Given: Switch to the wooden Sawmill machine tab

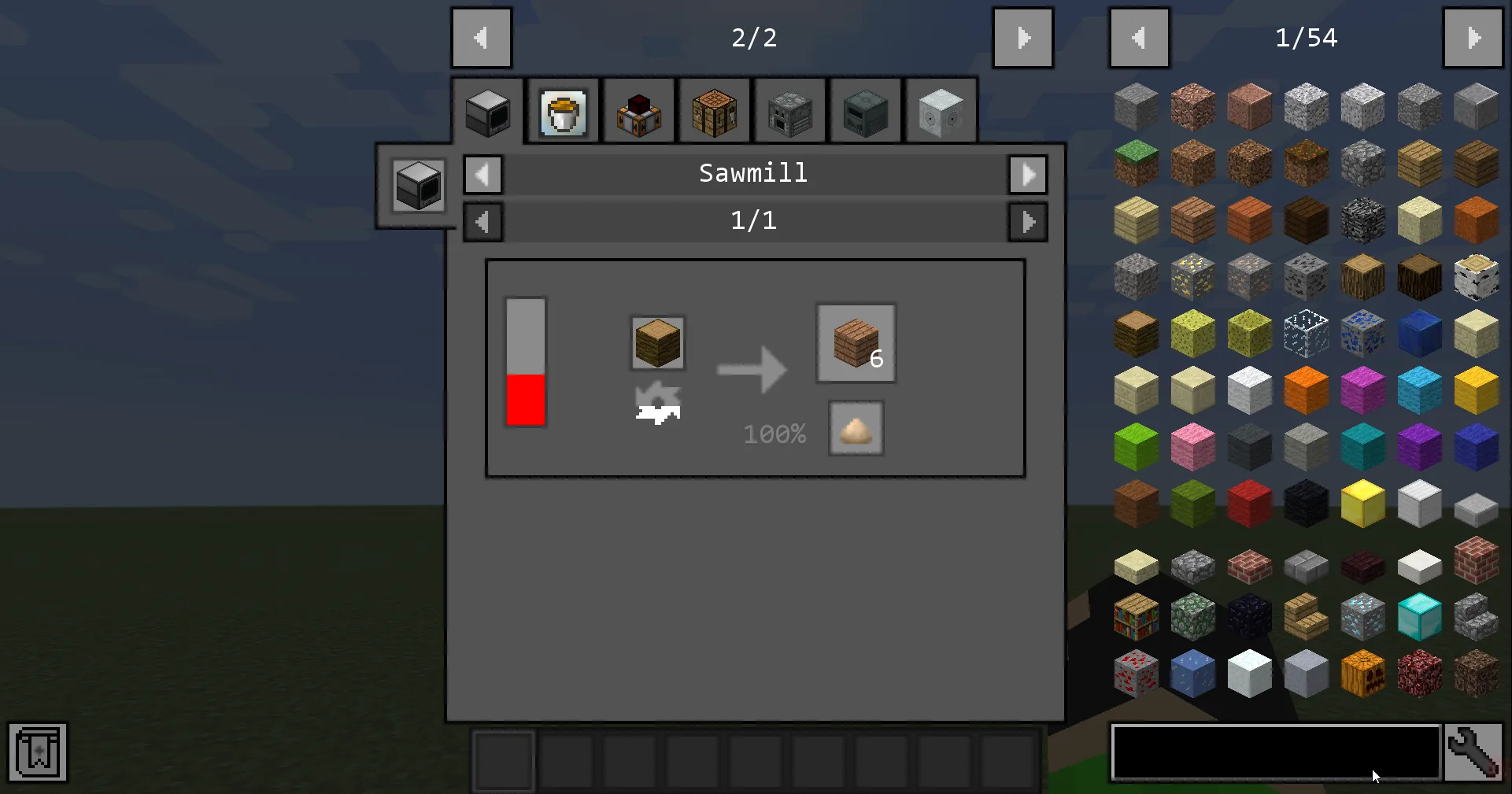Looking at the screenshot, I should click(x=714, y=111).
